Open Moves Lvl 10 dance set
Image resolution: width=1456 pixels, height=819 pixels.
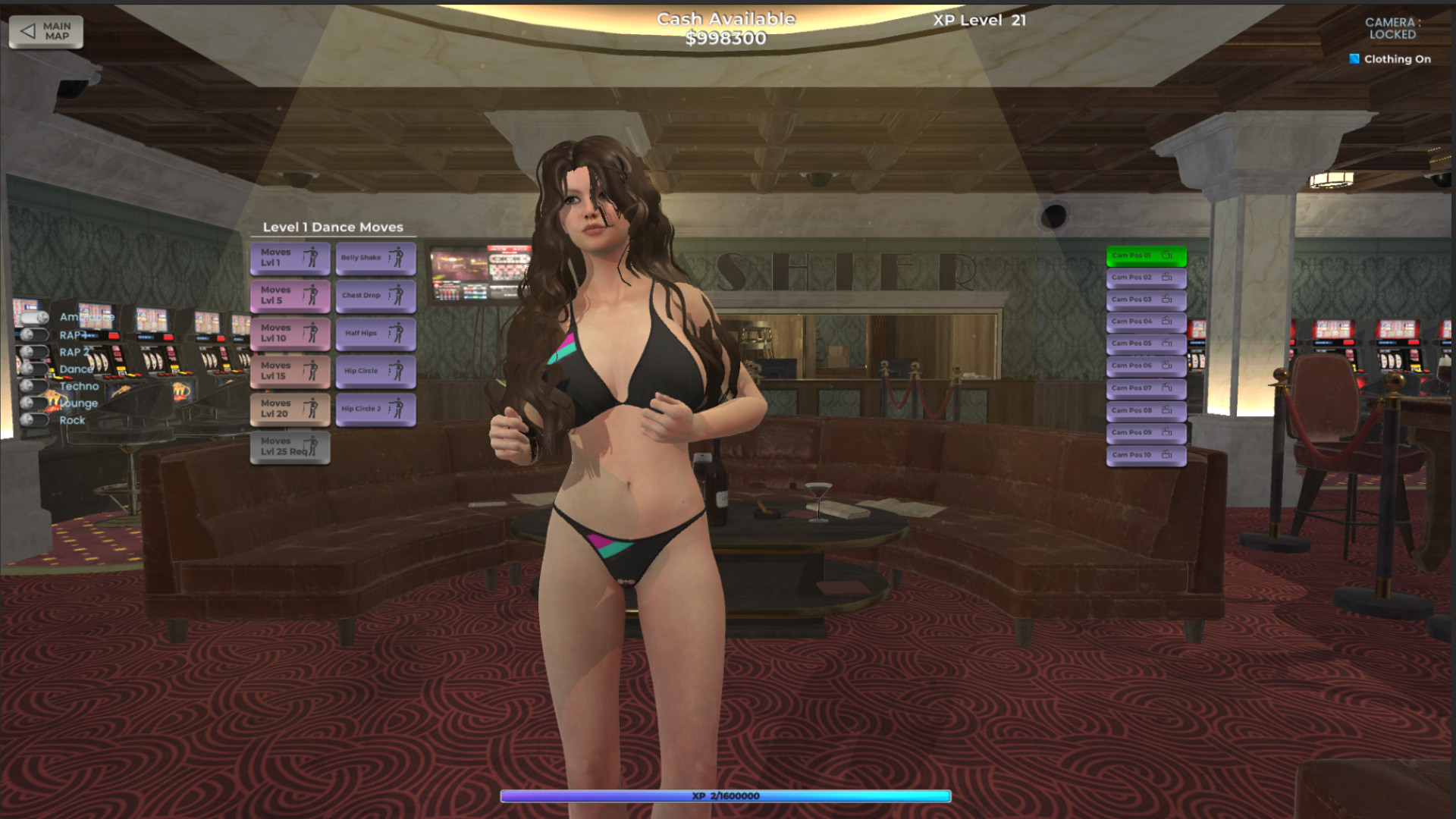coord(290,334)
